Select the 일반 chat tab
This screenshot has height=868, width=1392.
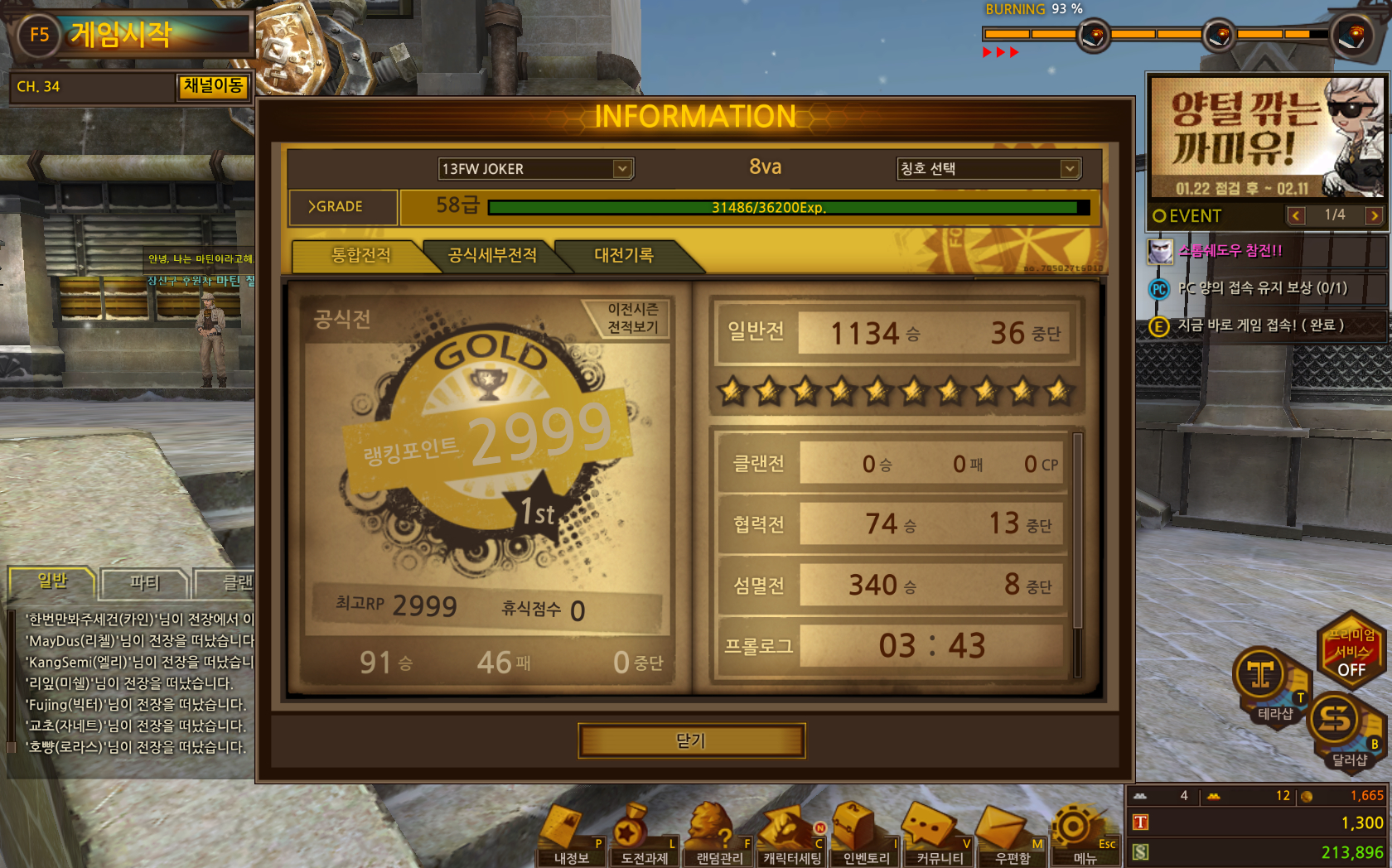pyautogui.click(x=52, y=581)
